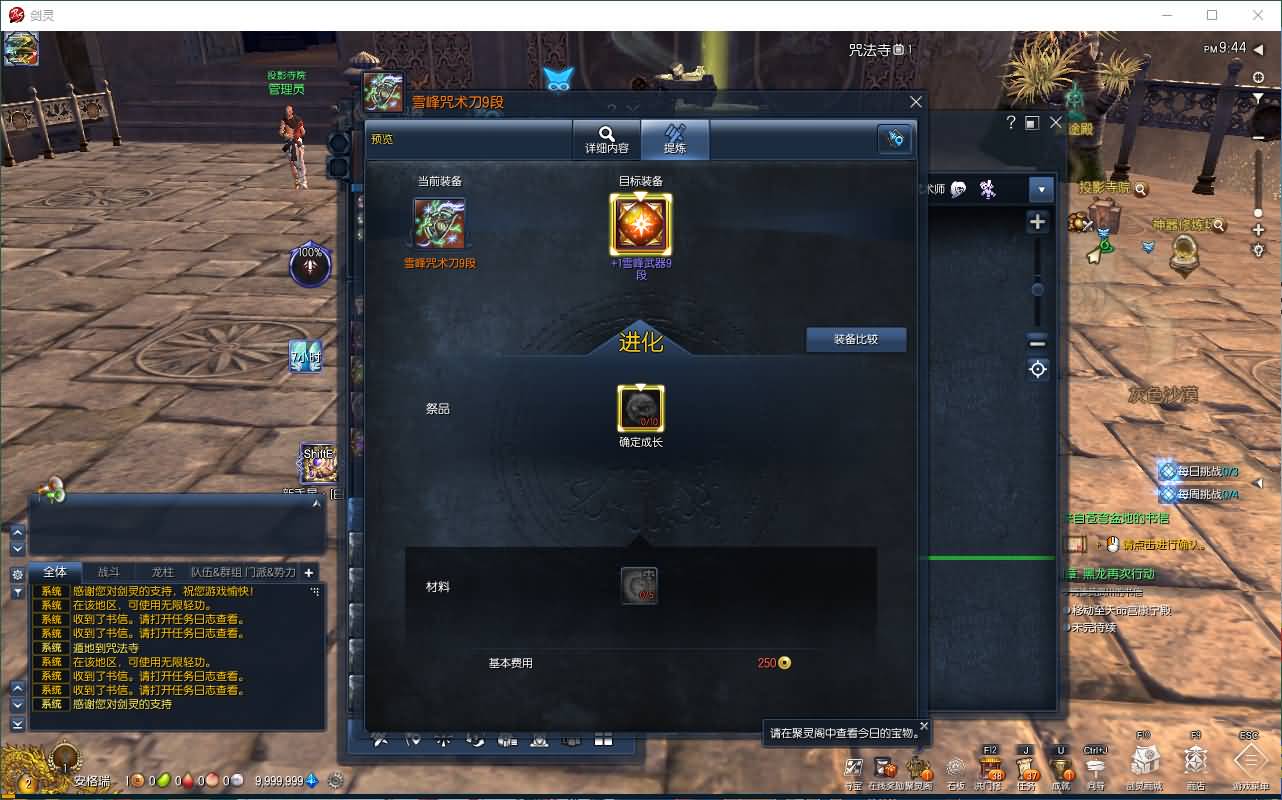
Task: Click the 确定成长 offering slot
Action: 641,410
